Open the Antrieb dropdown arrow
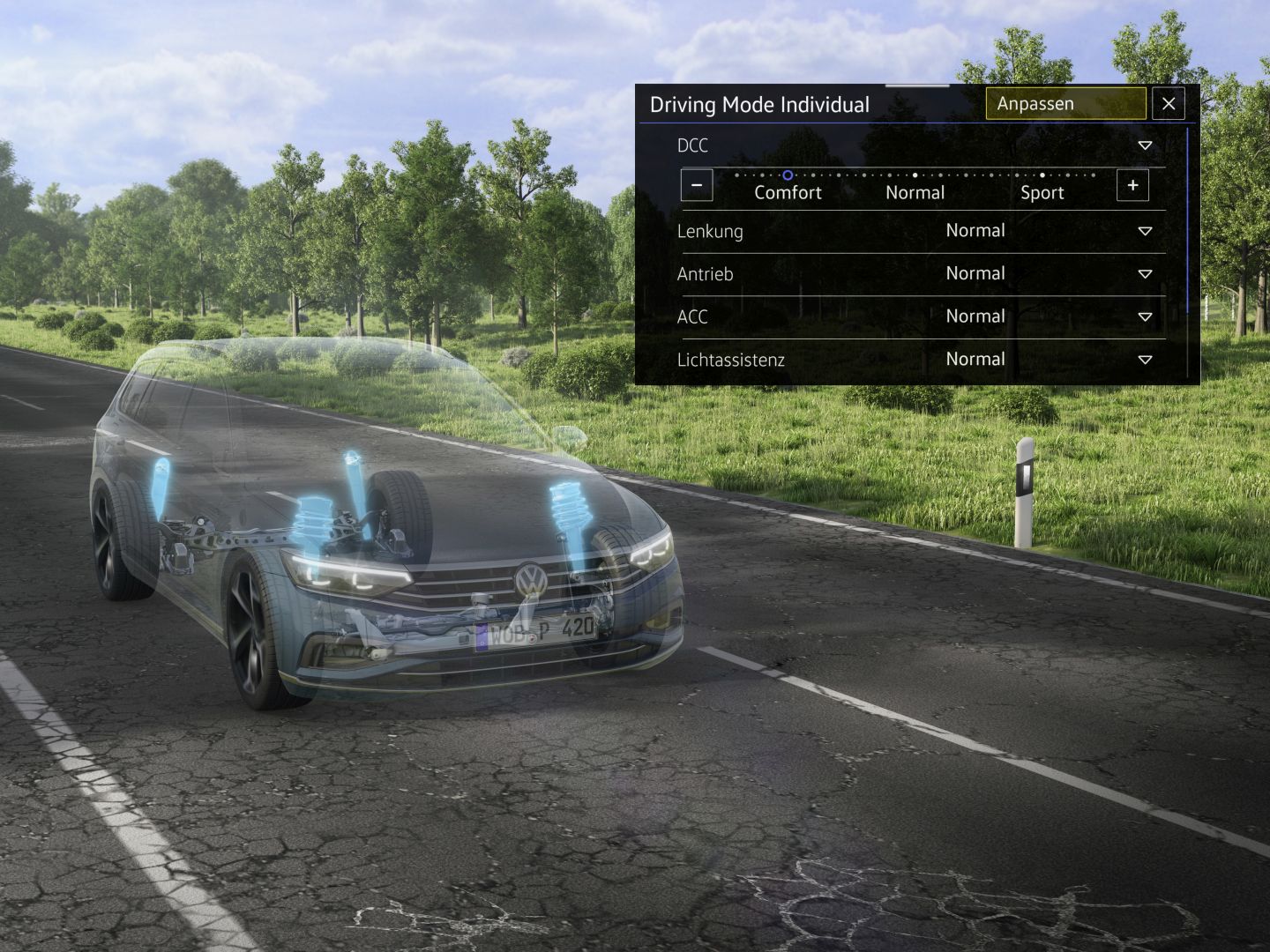The height and width of the screenshot is (952, 1270). pyautogui.click(x=1145, y=273)
